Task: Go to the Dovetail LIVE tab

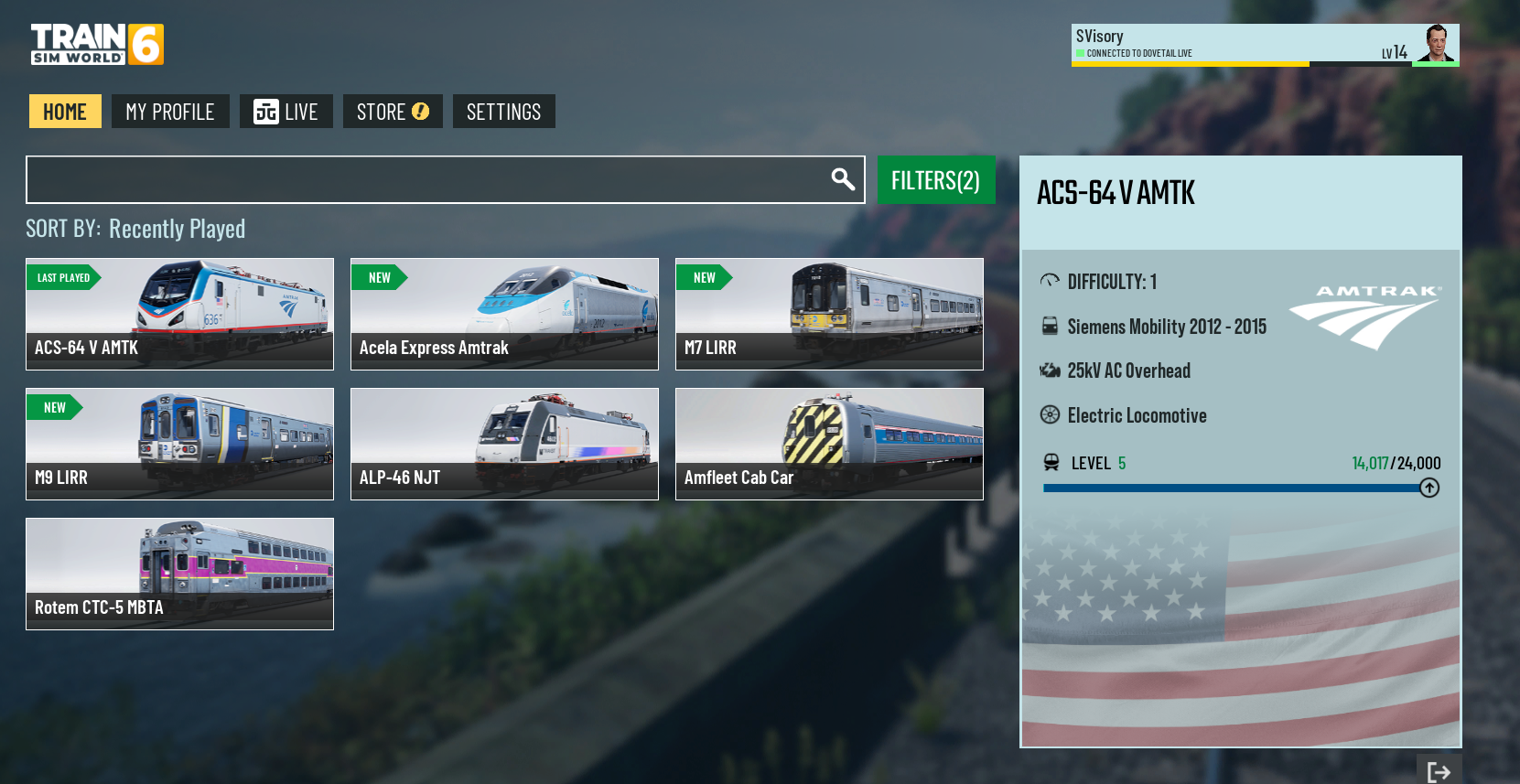Action: (x=286, y=112)
